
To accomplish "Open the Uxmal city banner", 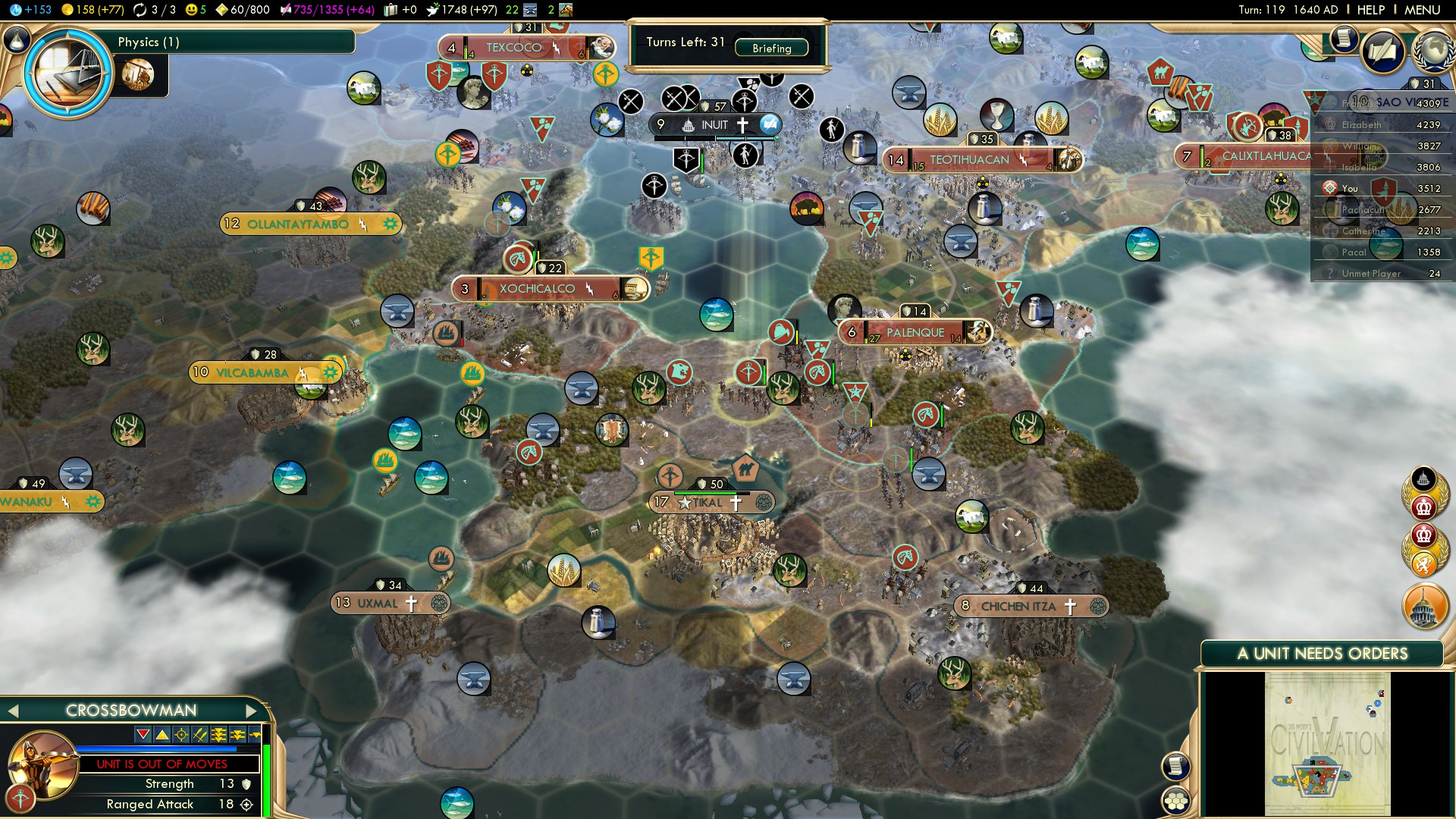I will tap(377, 603).
